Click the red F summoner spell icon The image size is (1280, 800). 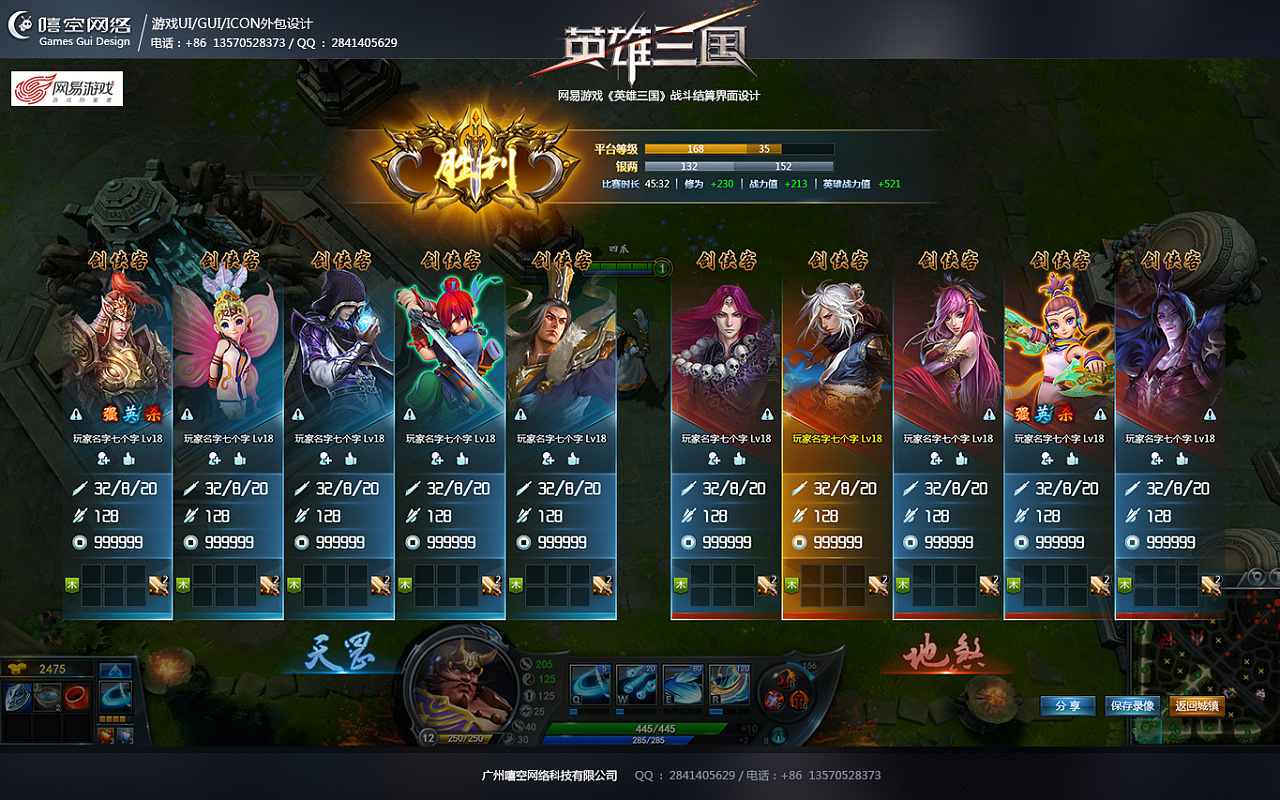774,698
